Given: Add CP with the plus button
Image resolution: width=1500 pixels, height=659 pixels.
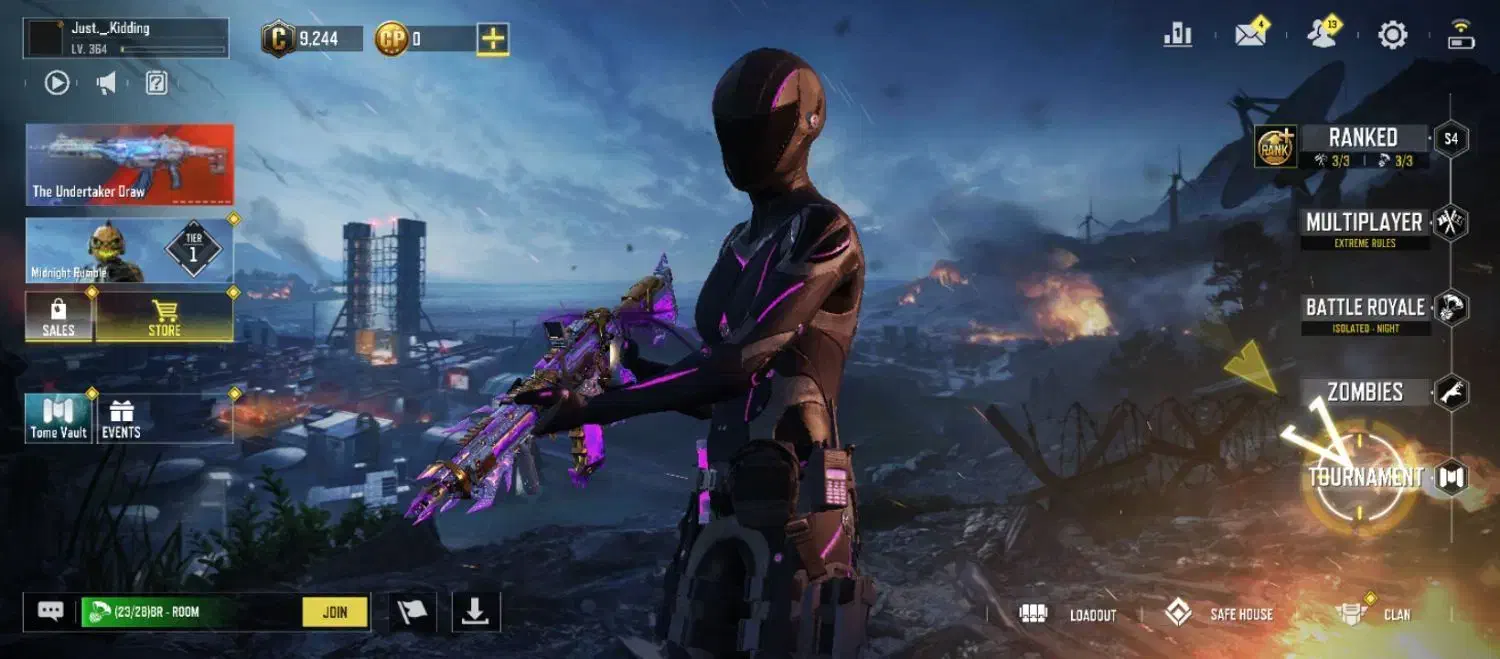Looking at the screenshot, I should pyautogui.click(x=493, y=39).
